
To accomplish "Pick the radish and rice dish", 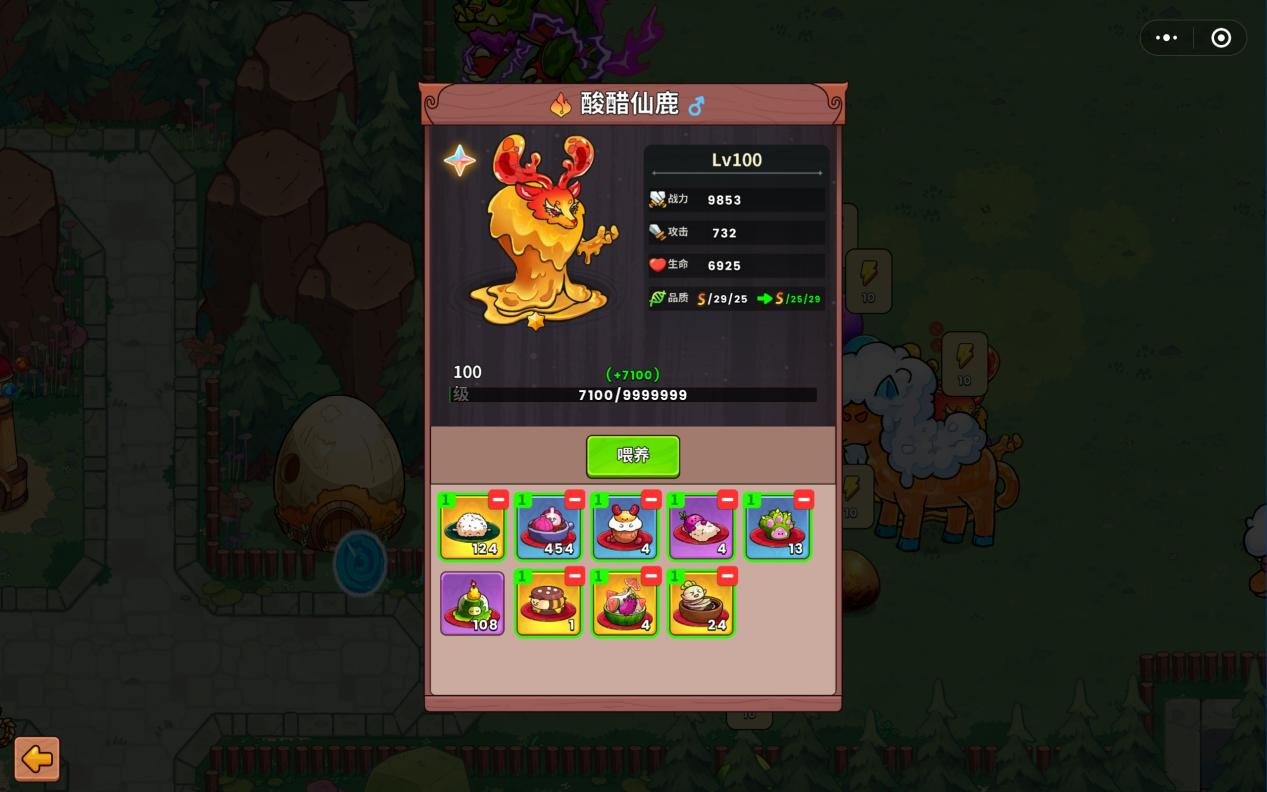I will pyautogui.click(x=700, y=528).
